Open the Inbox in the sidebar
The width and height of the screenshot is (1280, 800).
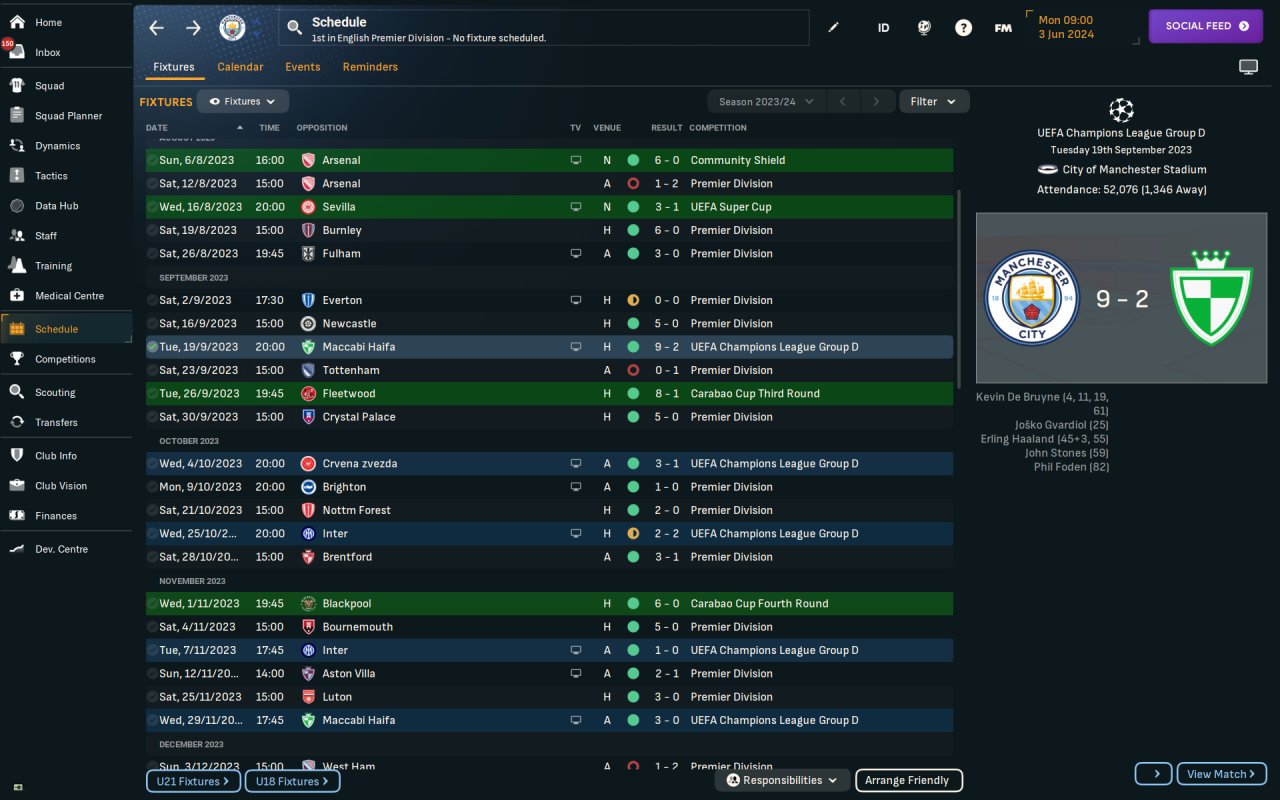pyautogui.click(x=47, y=52)
